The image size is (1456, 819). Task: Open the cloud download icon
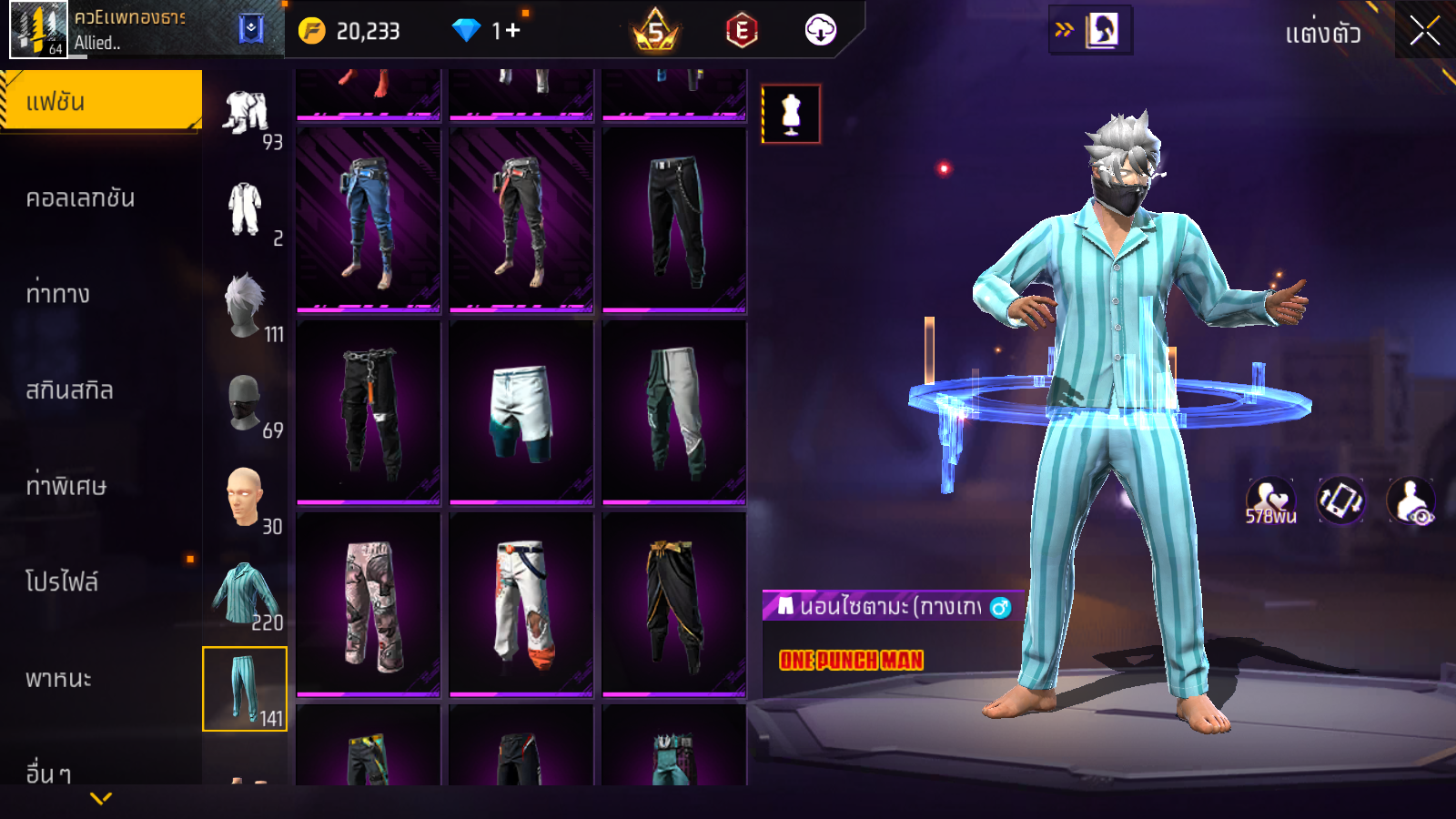(820, 31)
